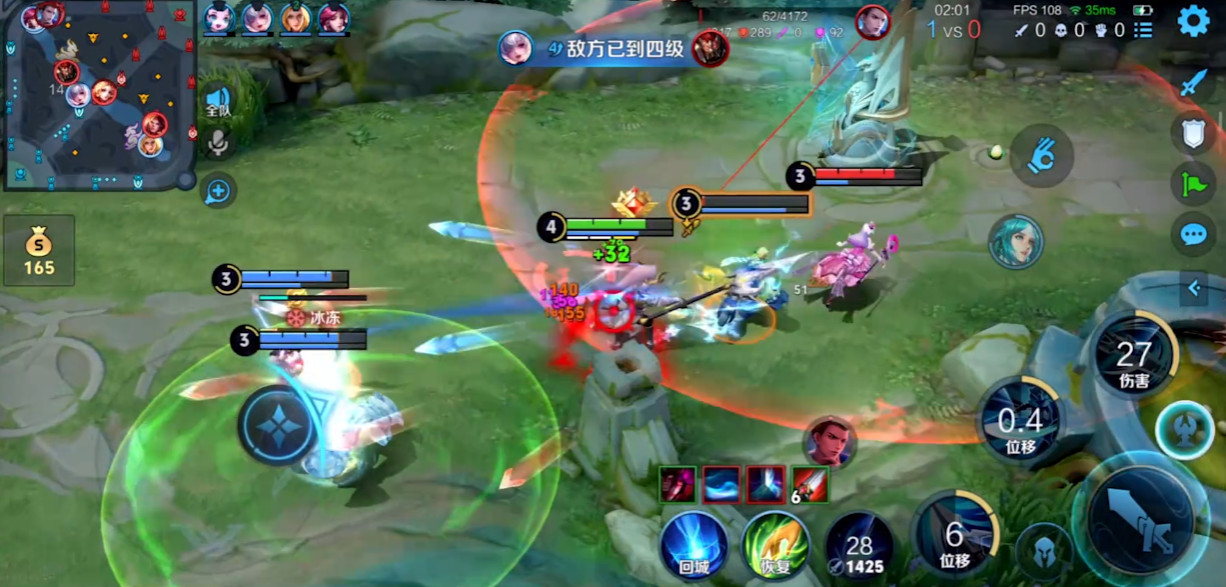Select the helmet hero-targeting button
This screenshot has width=1226, height=587.
(1043, 551)
